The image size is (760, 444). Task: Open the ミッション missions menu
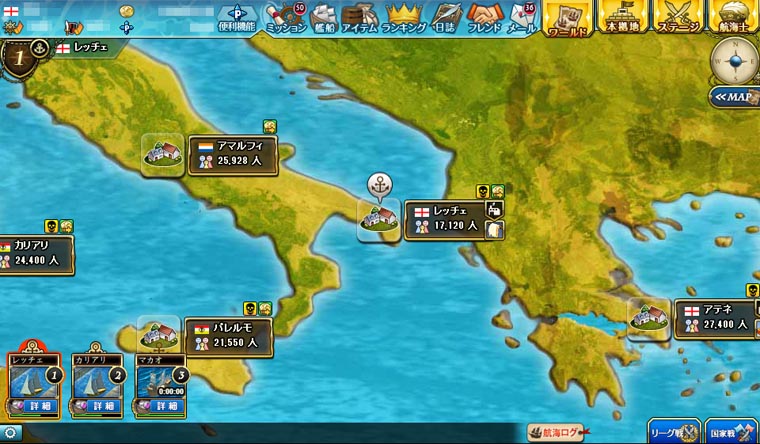[287, 18]
